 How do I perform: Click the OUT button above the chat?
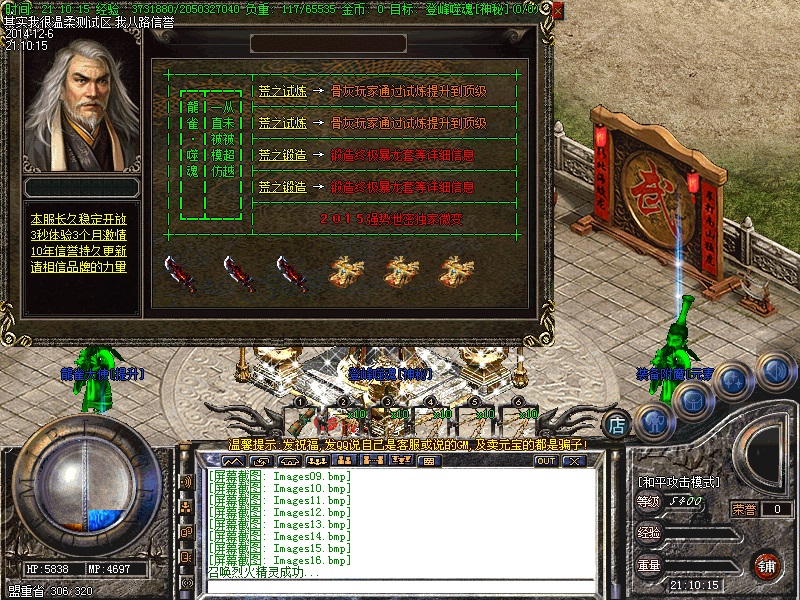click(x=545, y=461)
